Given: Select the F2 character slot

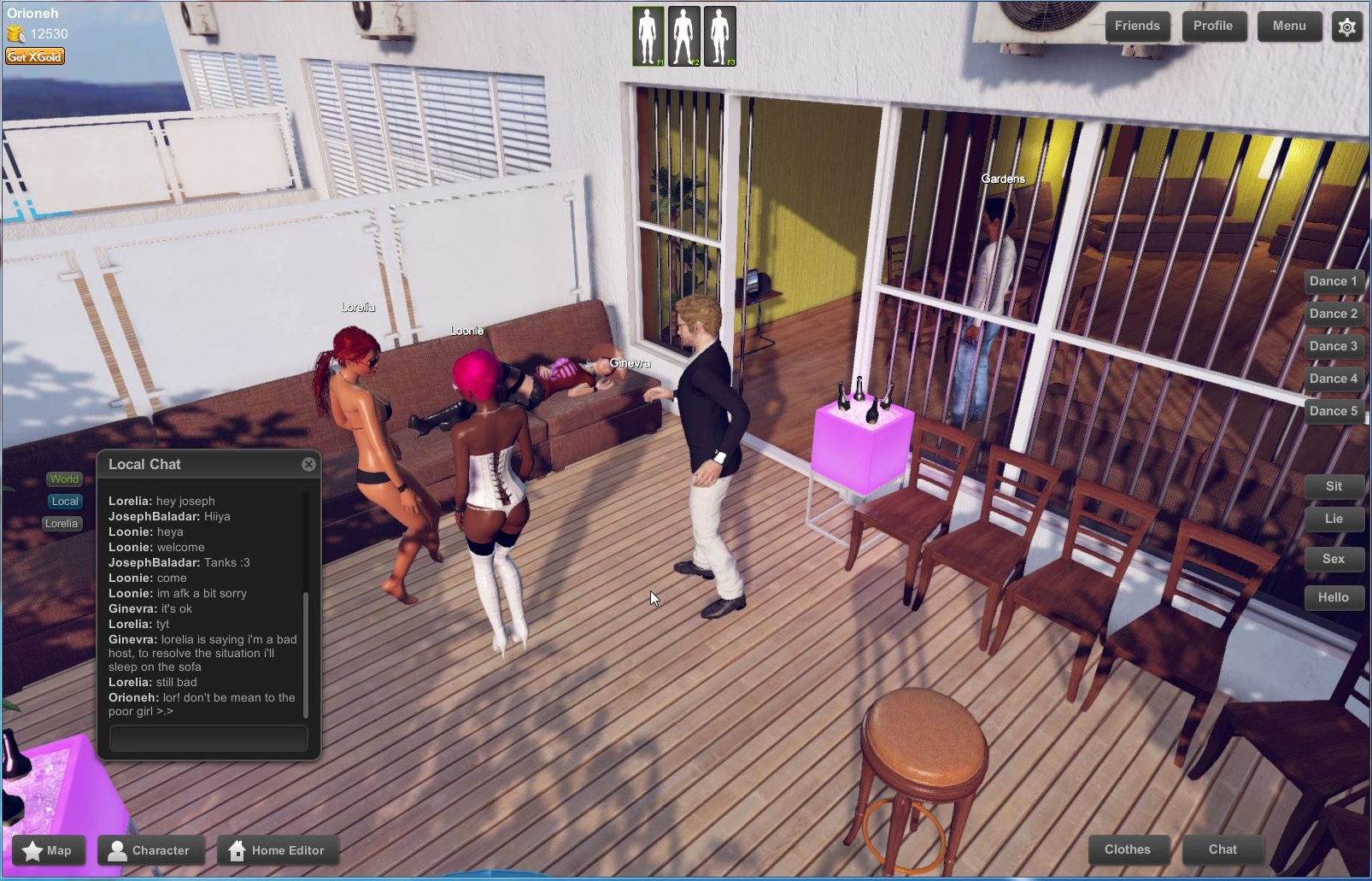Looking at the screenshot, I should [x=686, y=36].
